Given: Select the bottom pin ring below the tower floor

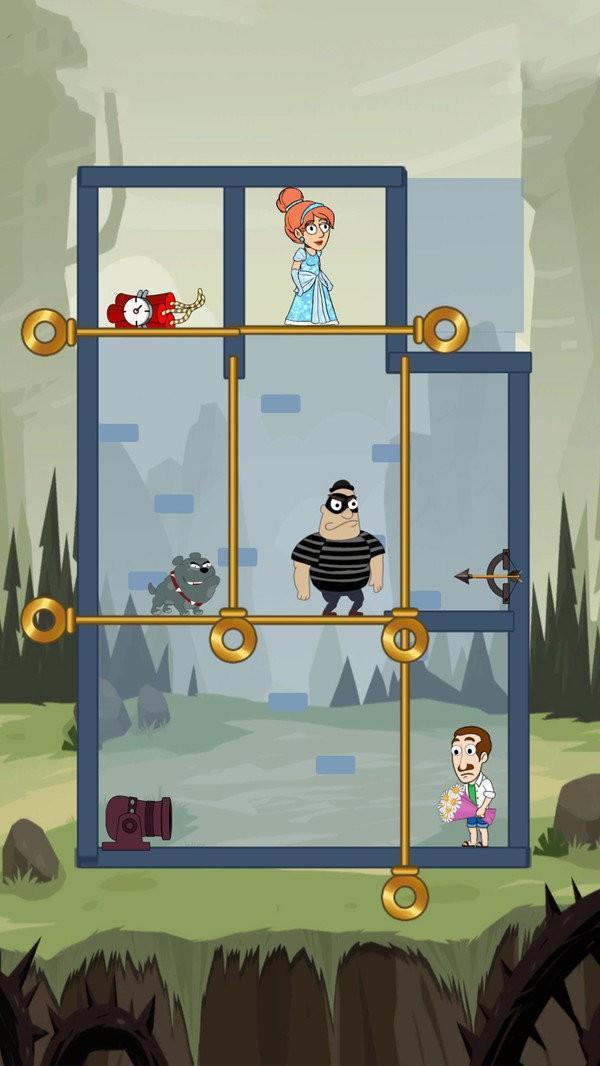Looking at the screenshot, I should [x=405, y=896].
